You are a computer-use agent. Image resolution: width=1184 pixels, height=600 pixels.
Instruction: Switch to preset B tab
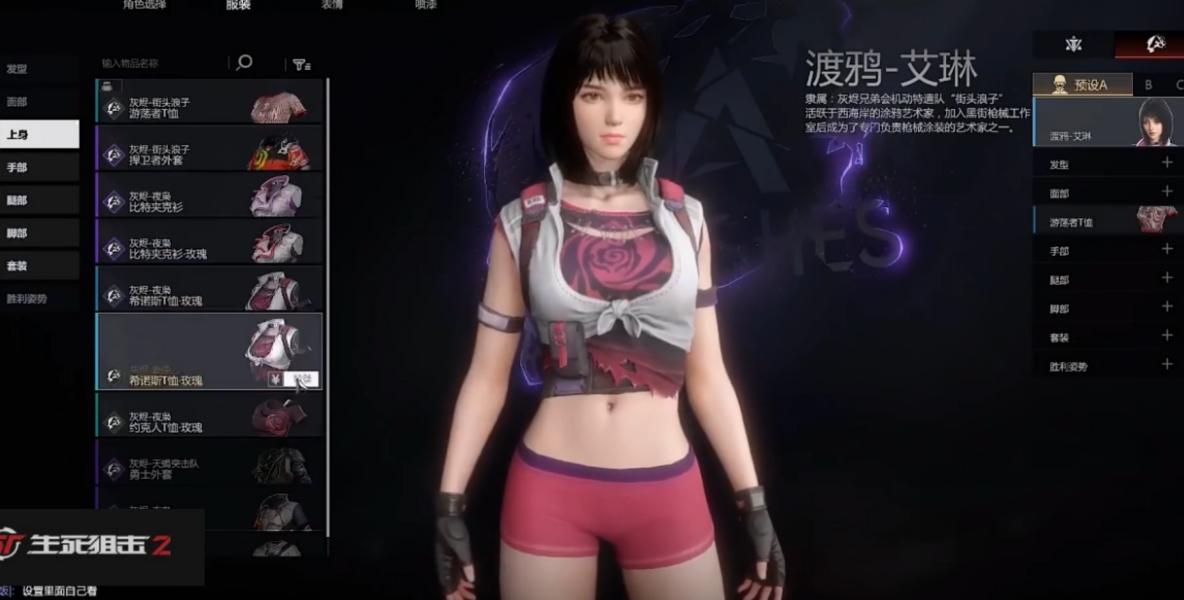[x=1149, y=85]
